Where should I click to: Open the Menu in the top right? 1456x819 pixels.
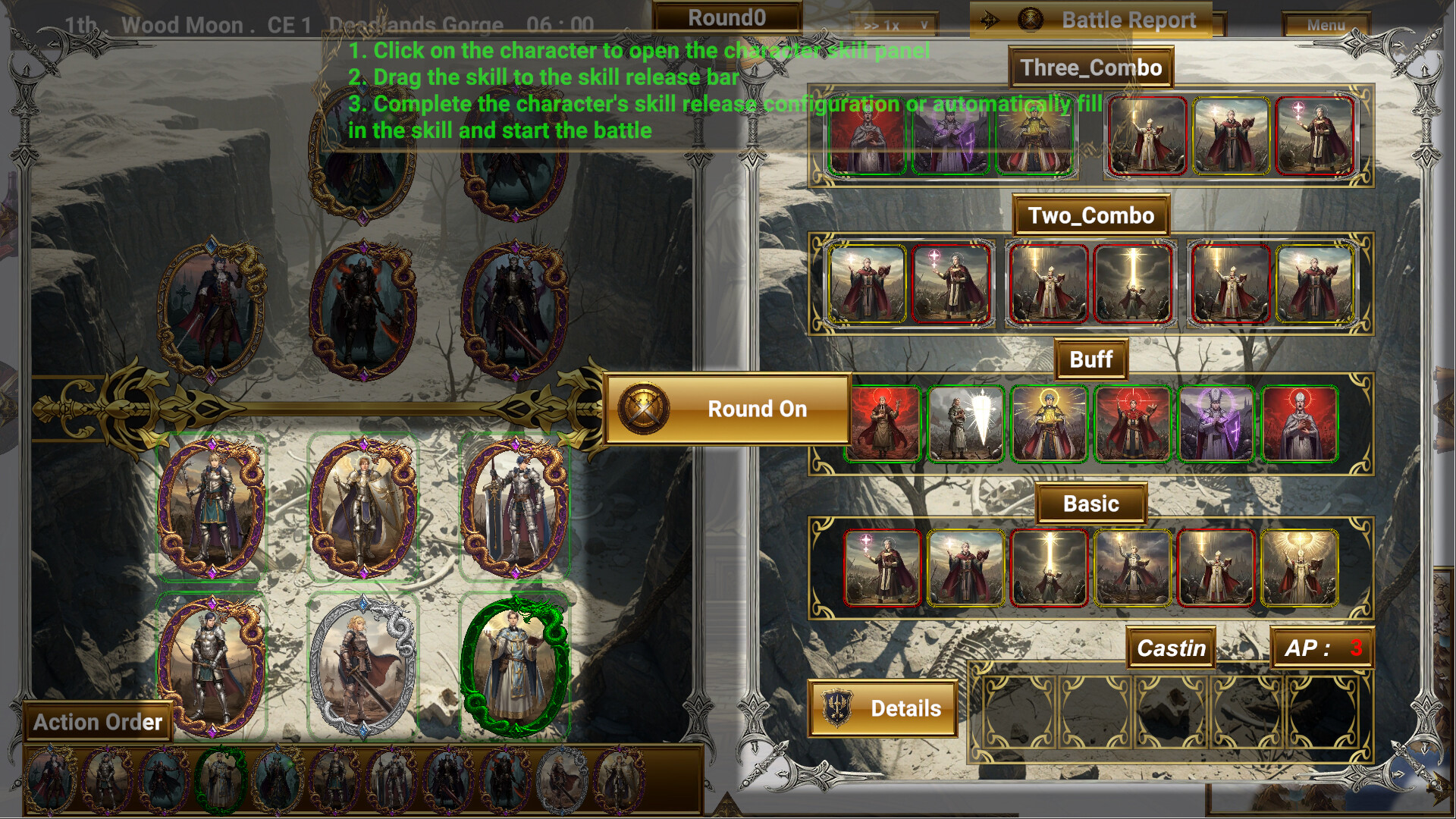click(1326, 25)
